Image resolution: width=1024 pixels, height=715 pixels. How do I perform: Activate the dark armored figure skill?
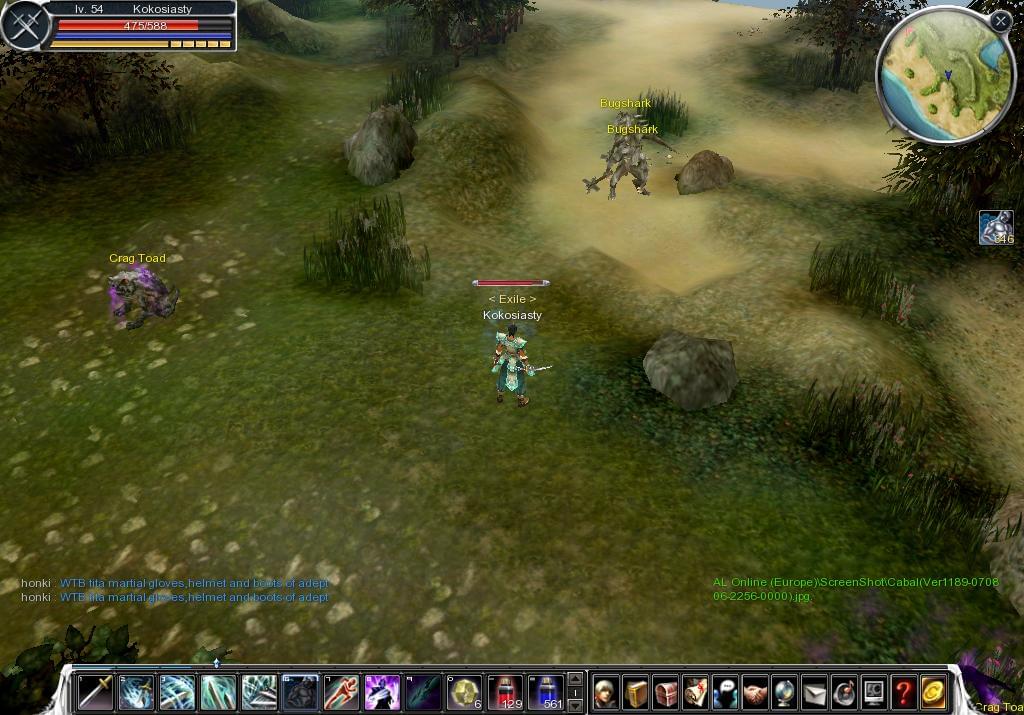tap(300, 692)
